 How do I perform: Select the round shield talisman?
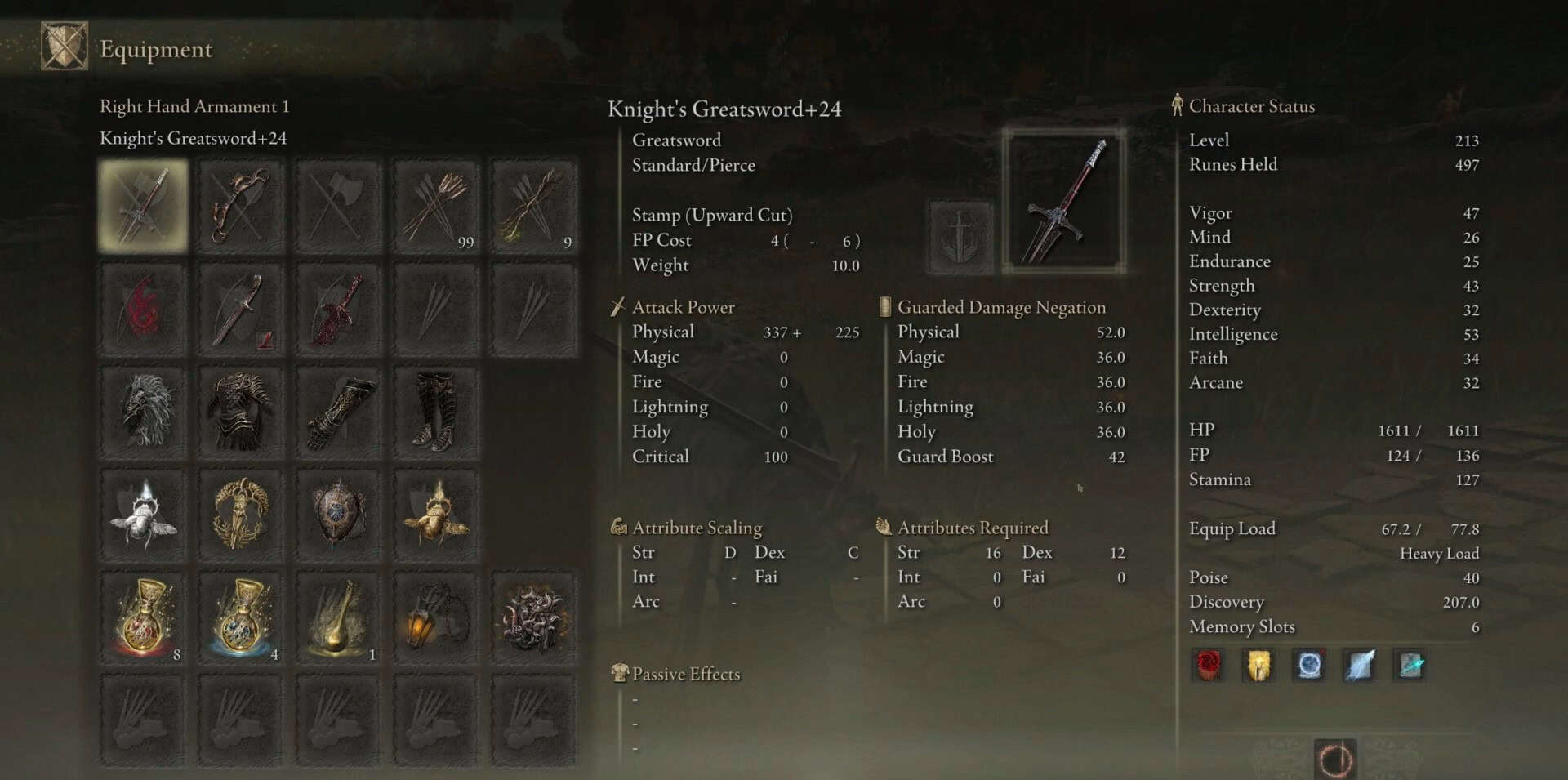pos(339,515)
